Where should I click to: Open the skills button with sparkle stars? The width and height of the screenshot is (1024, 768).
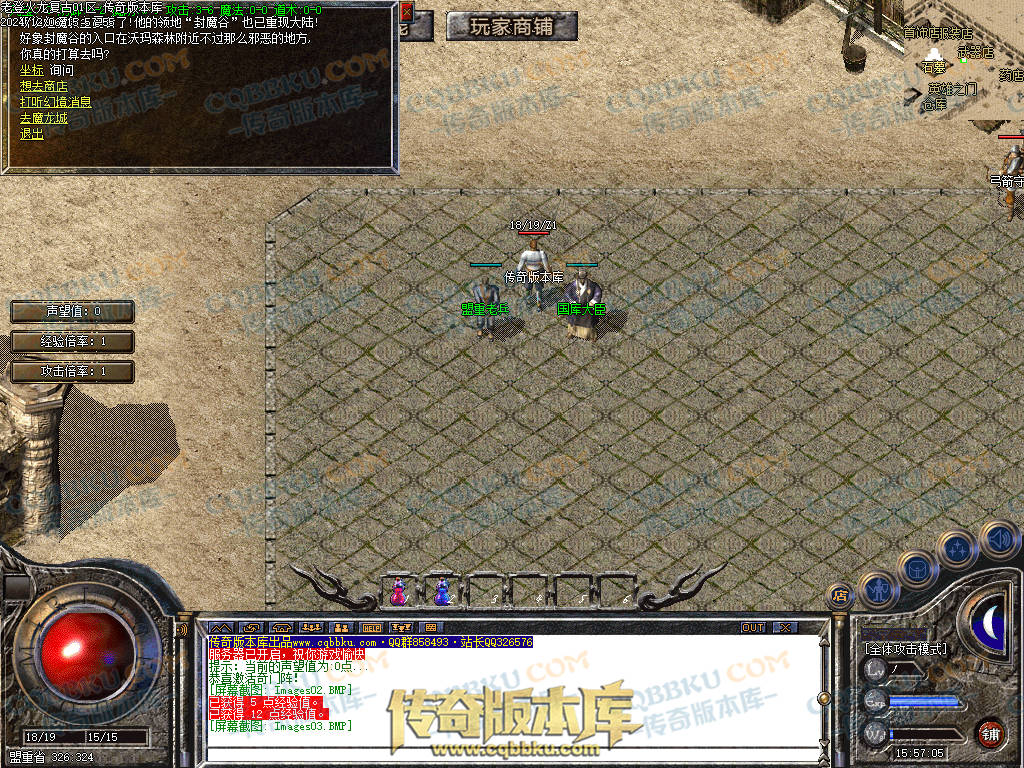click(x=958, y=549)
